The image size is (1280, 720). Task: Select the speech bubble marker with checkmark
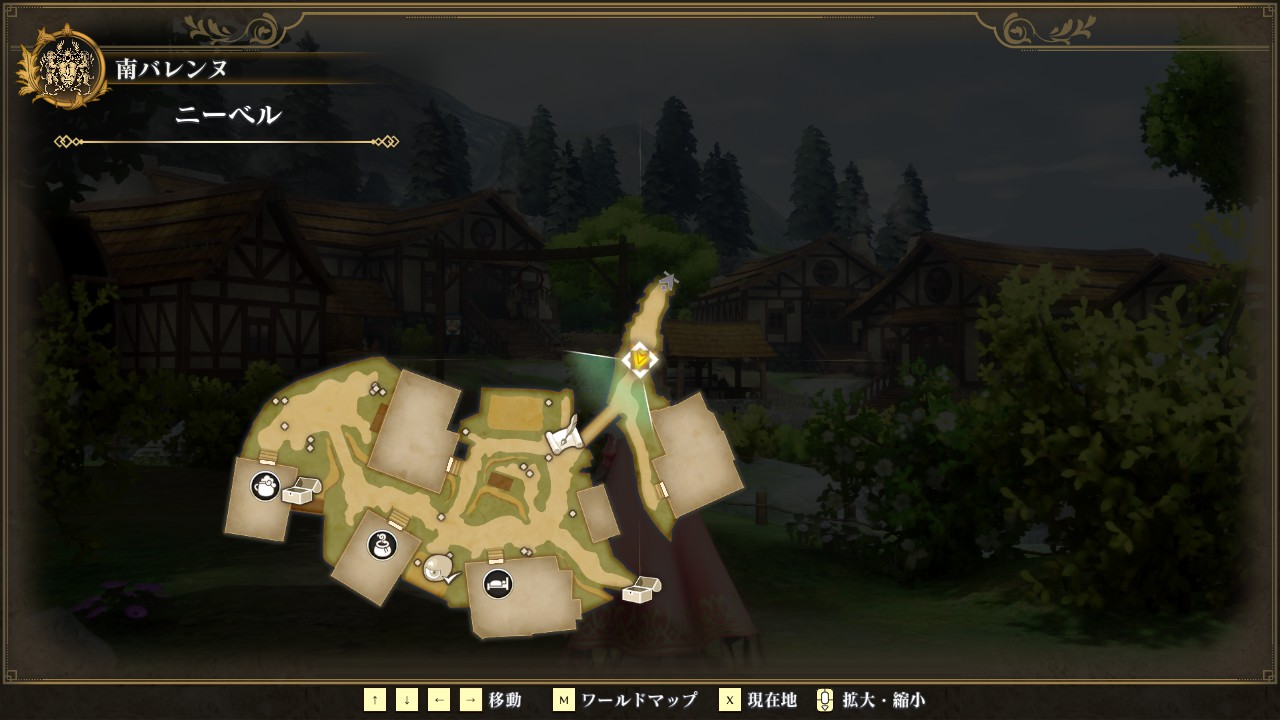[x=439, y=570]
